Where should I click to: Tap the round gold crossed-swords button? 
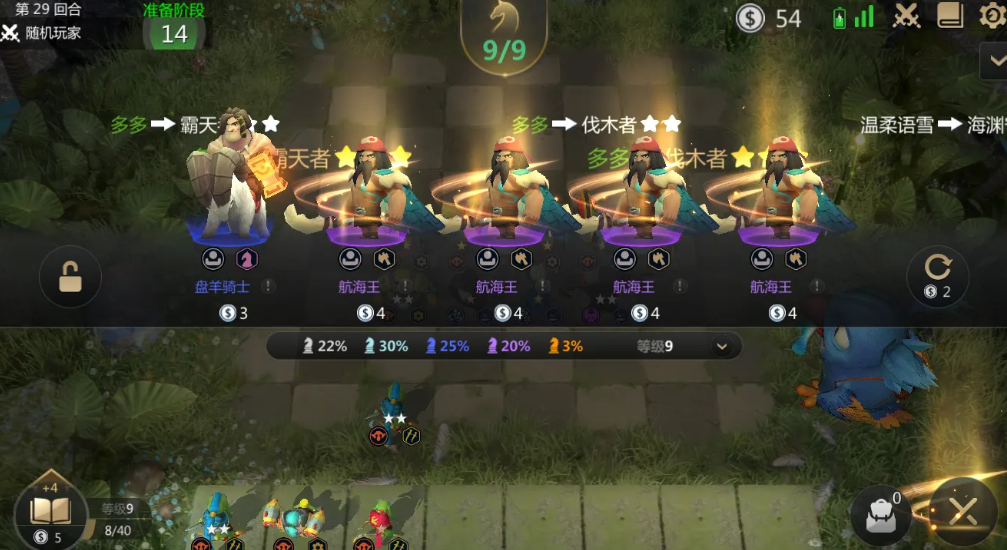[x=962, y=512]
